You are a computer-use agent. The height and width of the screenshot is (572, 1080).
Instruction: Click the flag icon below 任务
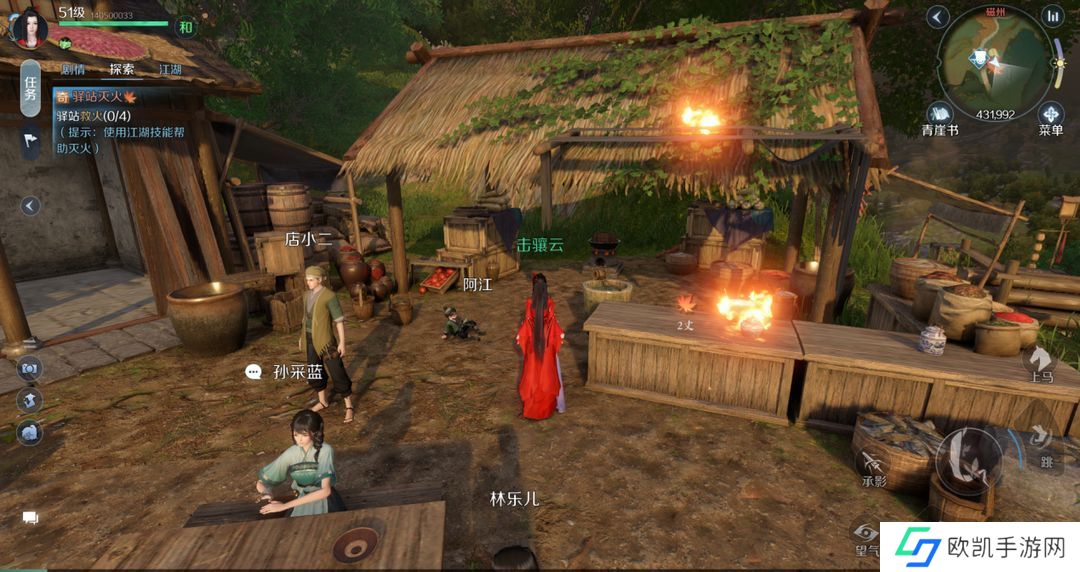[x=30, y=143]
